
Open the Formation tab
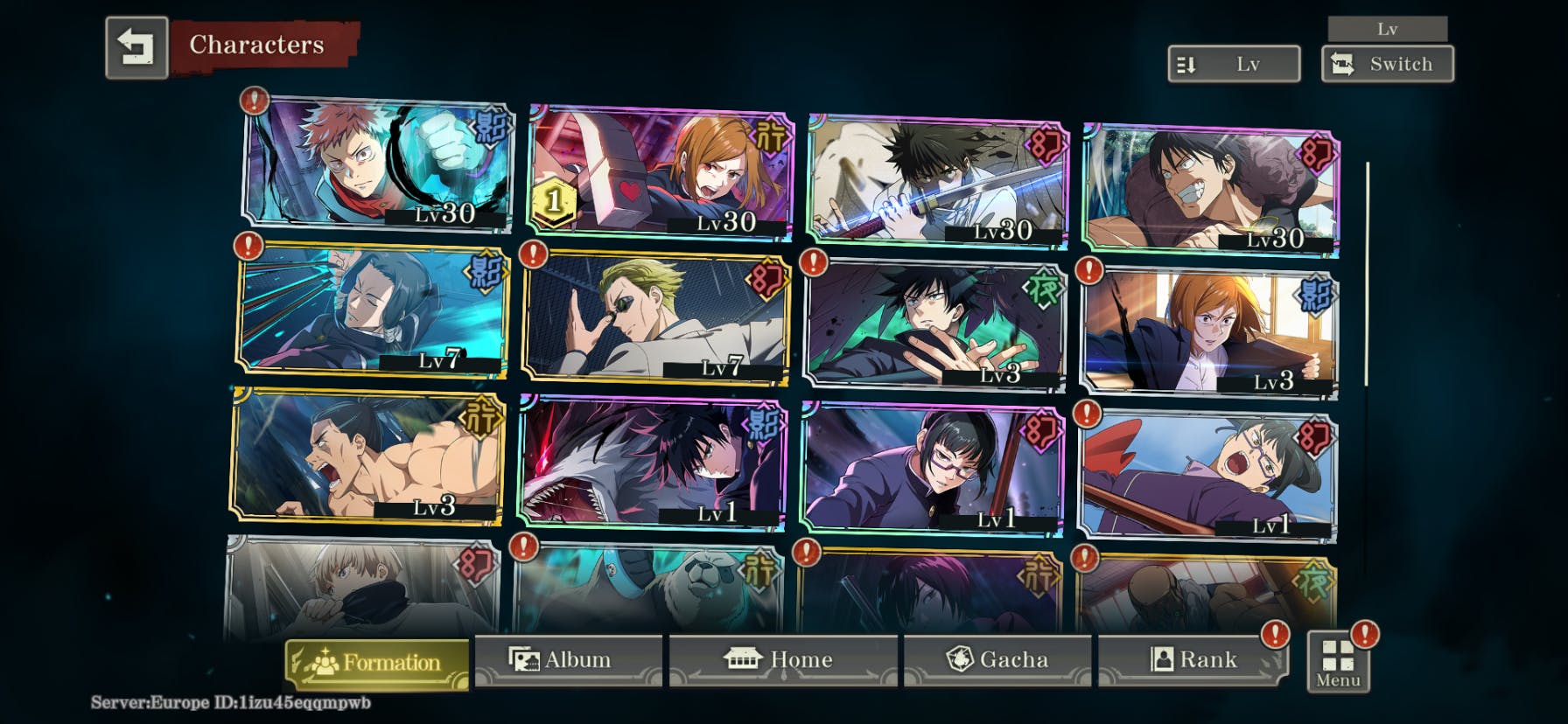[377, 662]
